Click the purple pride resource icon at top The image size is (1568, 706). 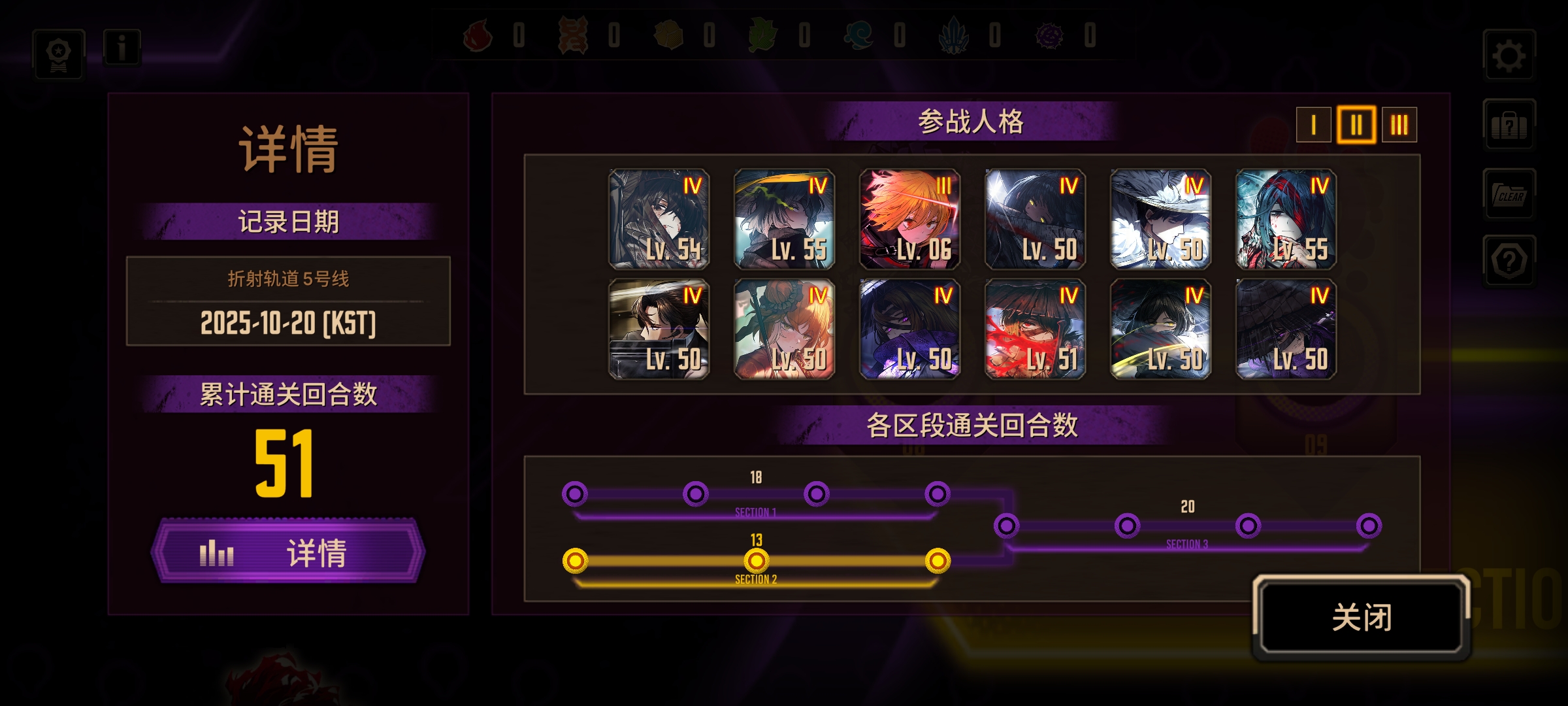point(1049,37)
